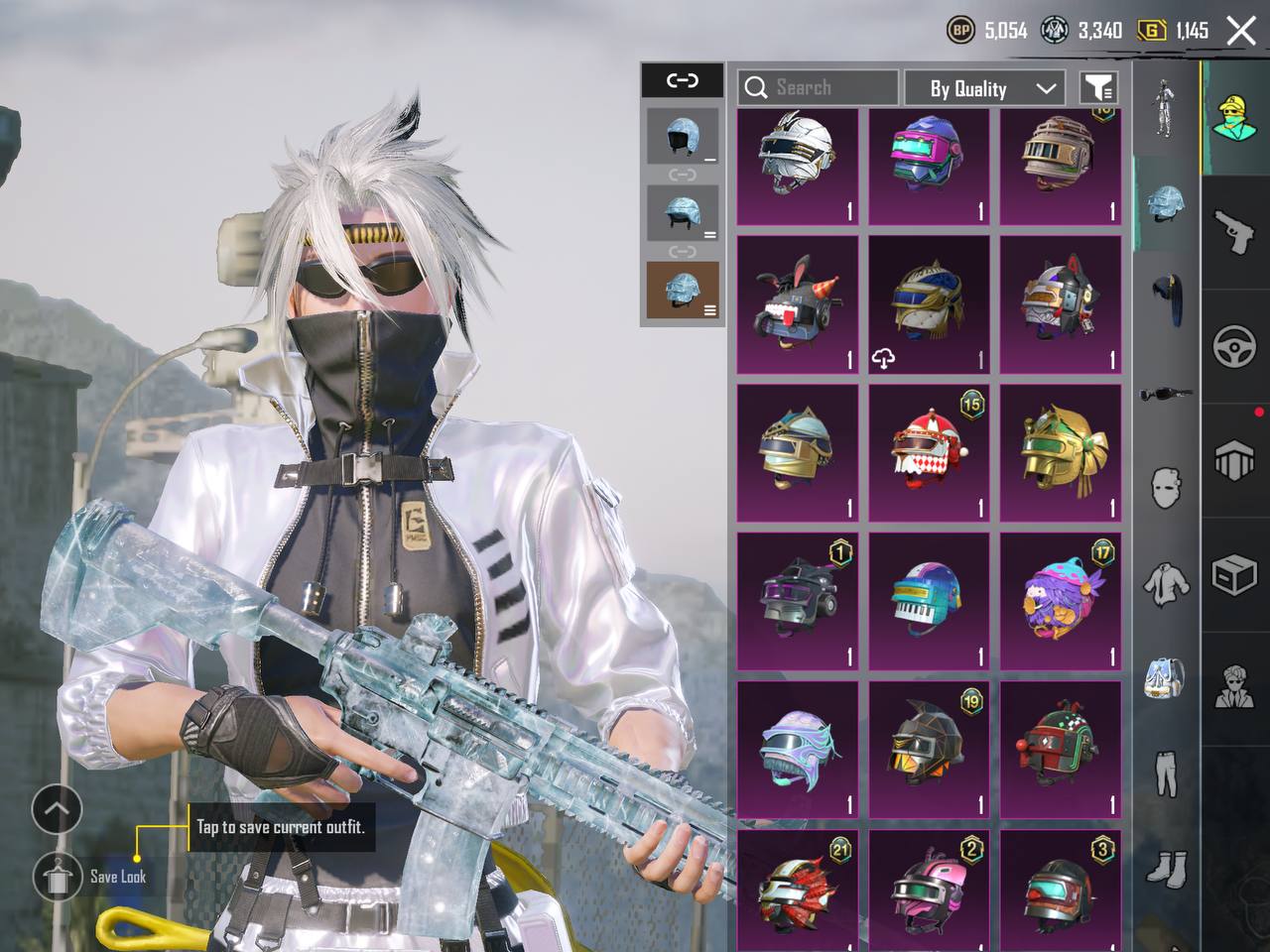Open the face mask category

point(1166,488)
